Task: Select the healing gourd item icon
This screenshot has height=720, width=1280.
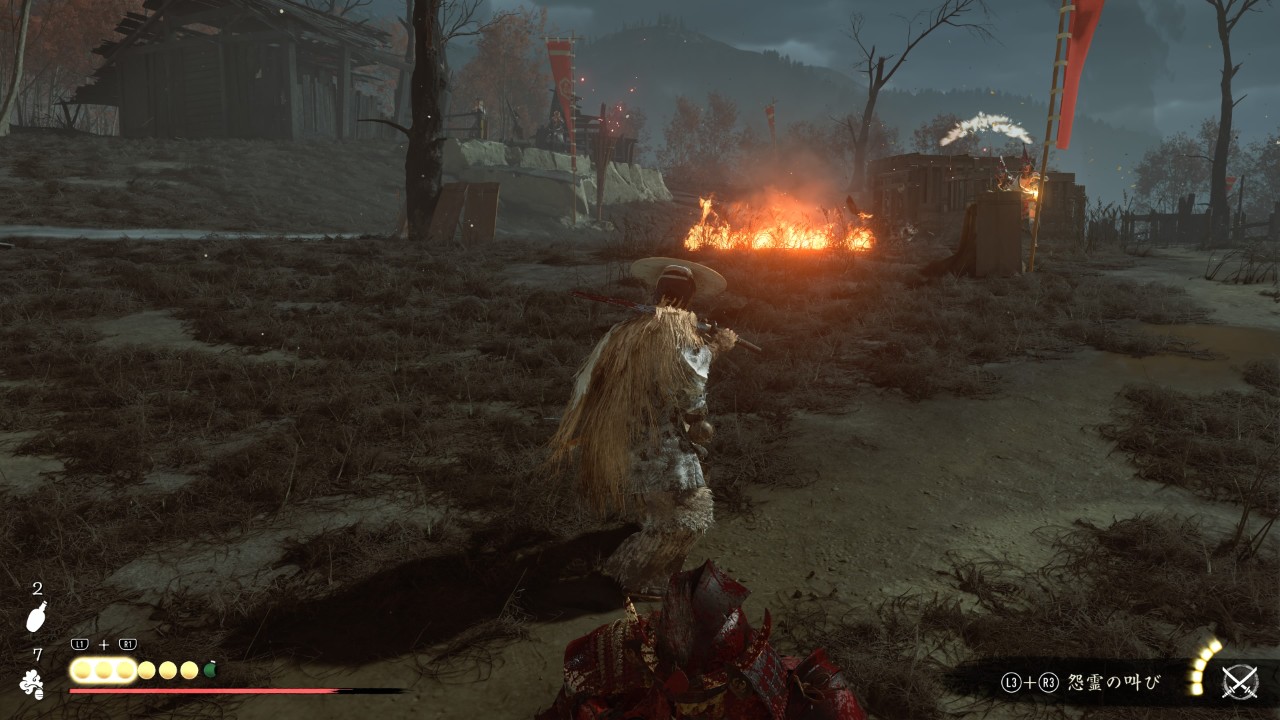Action: tap(35, 617)
